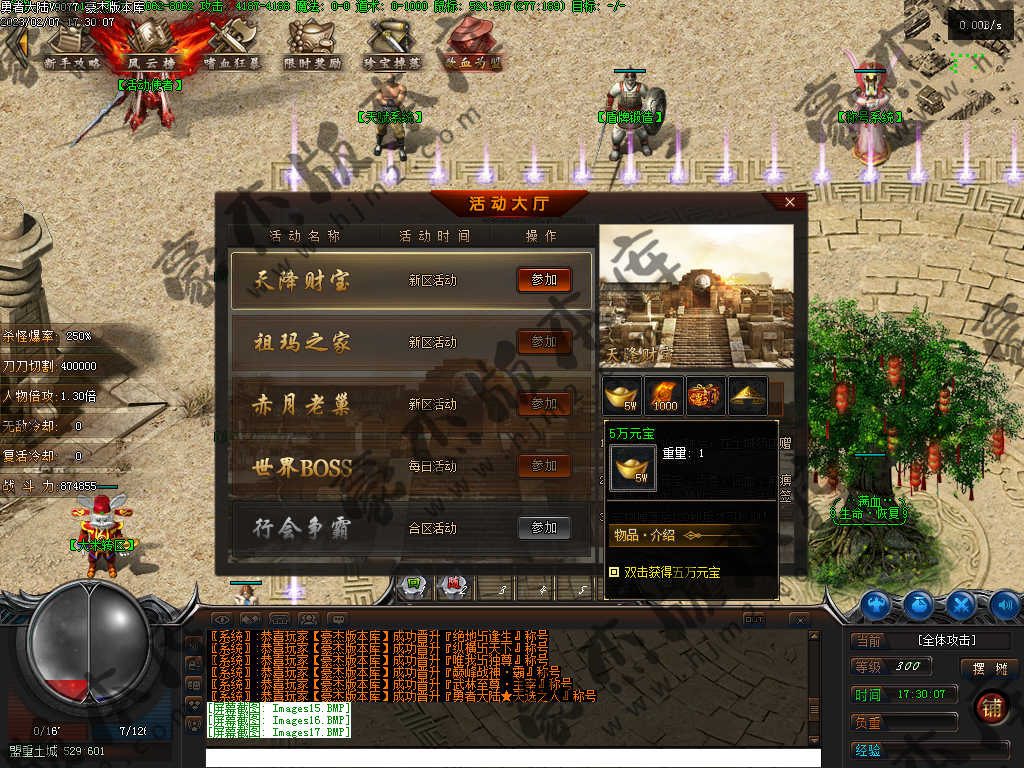Select the 1000 scroll reward slot
1024x768 pixels.
point(664,396)
